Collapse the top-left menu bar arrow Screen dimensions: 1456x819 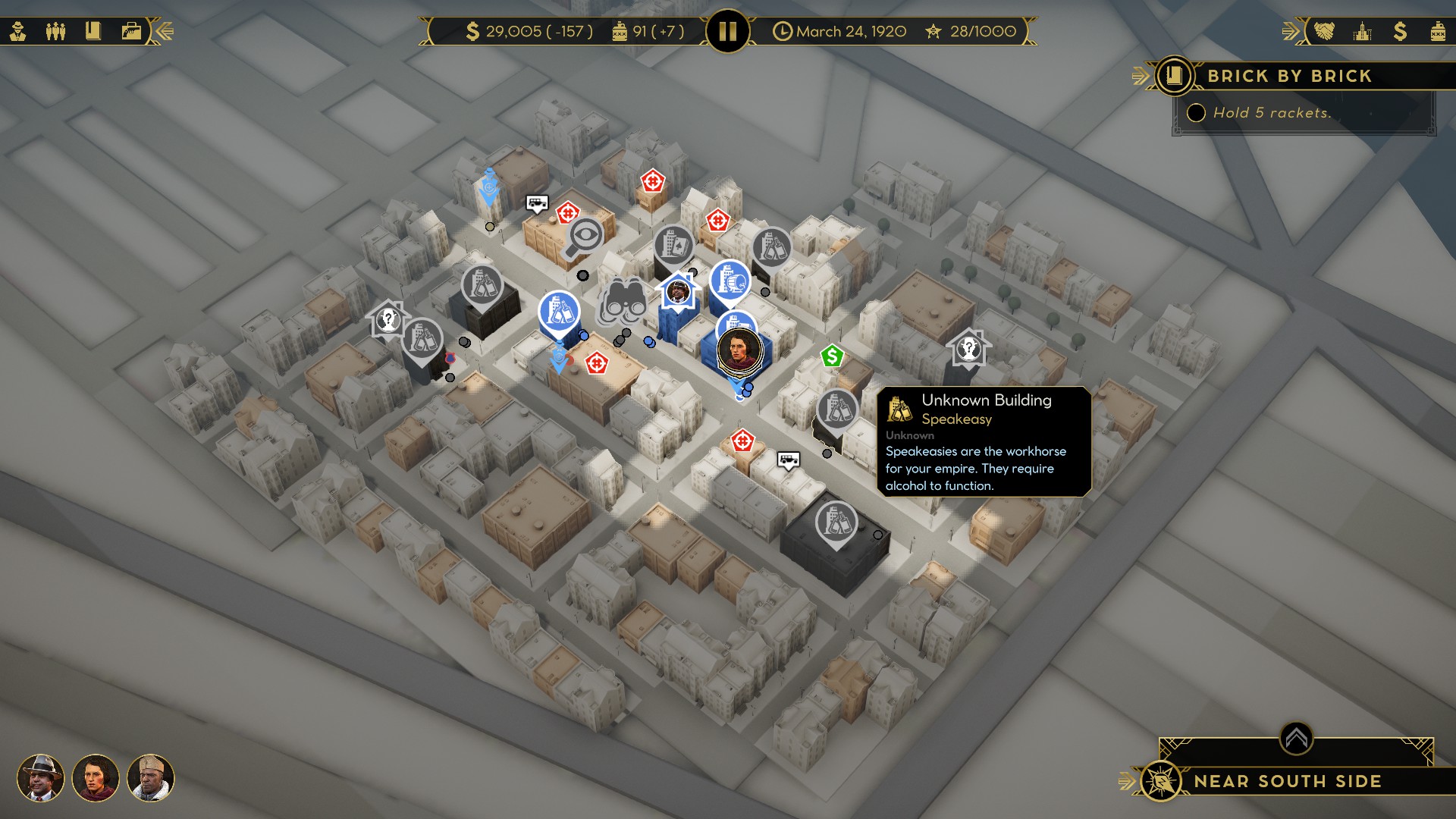tap(165, 31)
